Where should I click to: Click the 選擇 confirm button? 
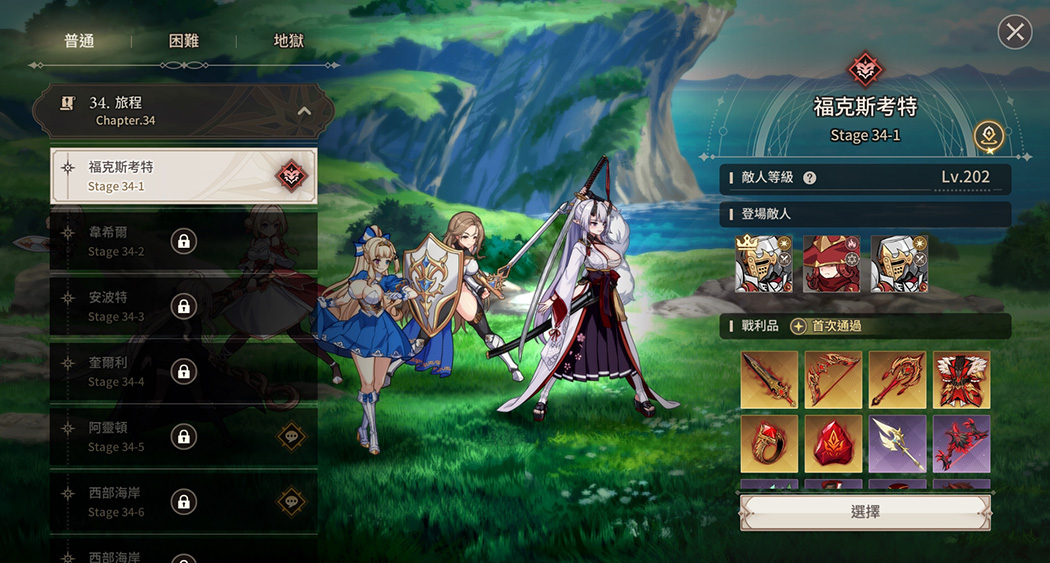click(865, 512)
